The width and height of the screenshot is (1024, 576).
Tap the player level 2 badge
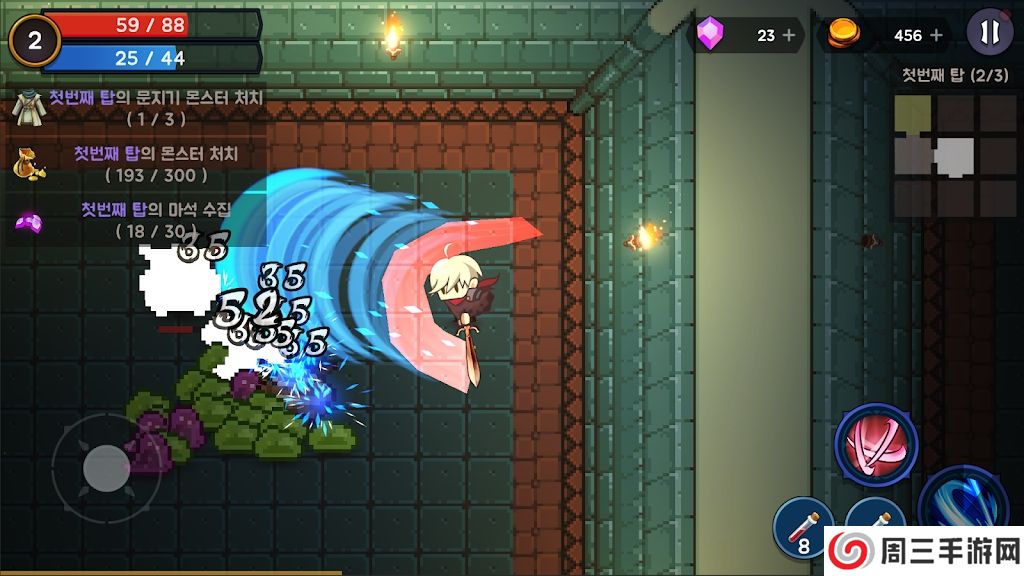click(x=35, y=41)
